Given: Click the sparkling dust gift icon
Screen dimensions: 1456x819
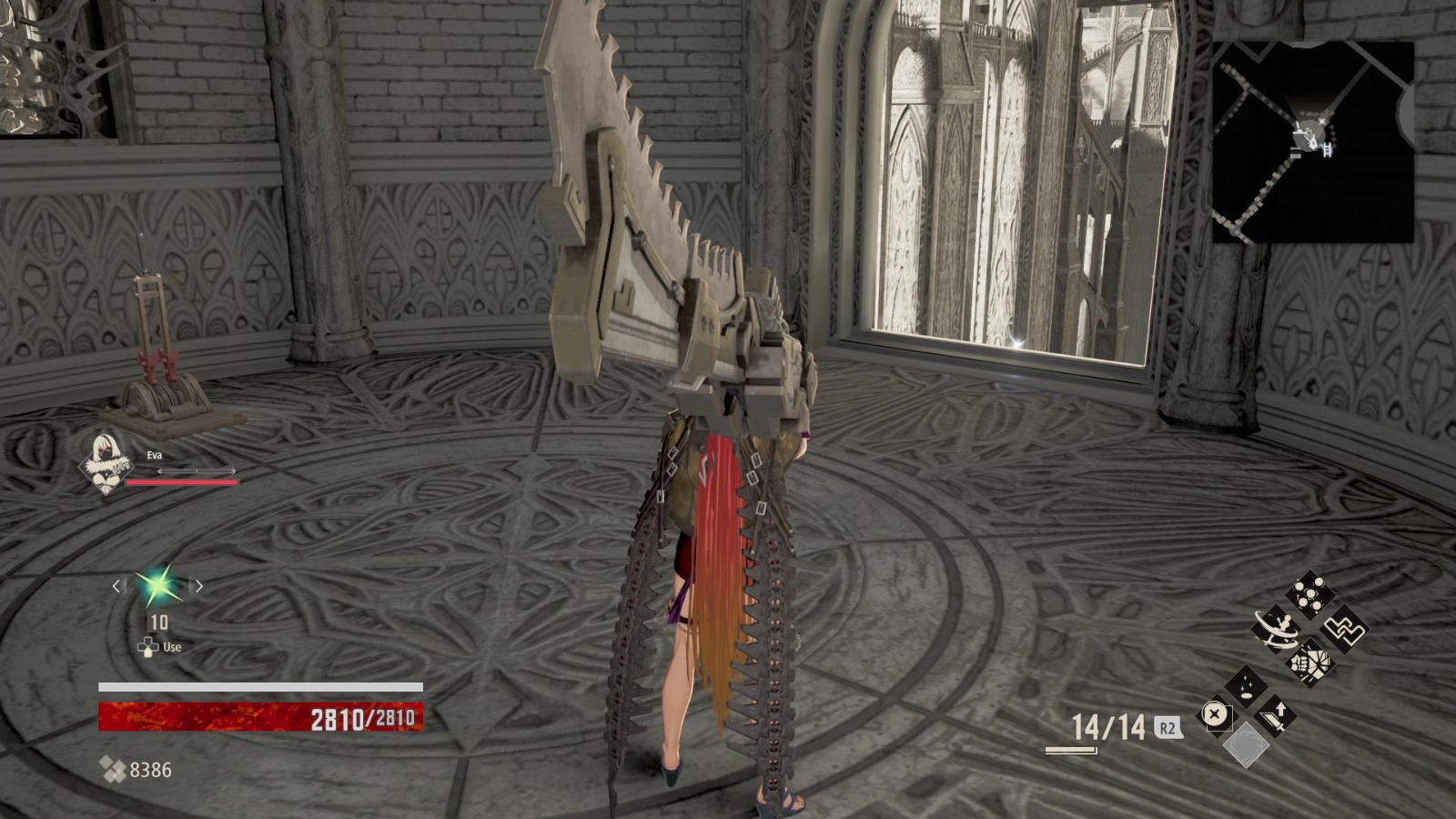Looking at the screenshot, I should [1247, 685].
